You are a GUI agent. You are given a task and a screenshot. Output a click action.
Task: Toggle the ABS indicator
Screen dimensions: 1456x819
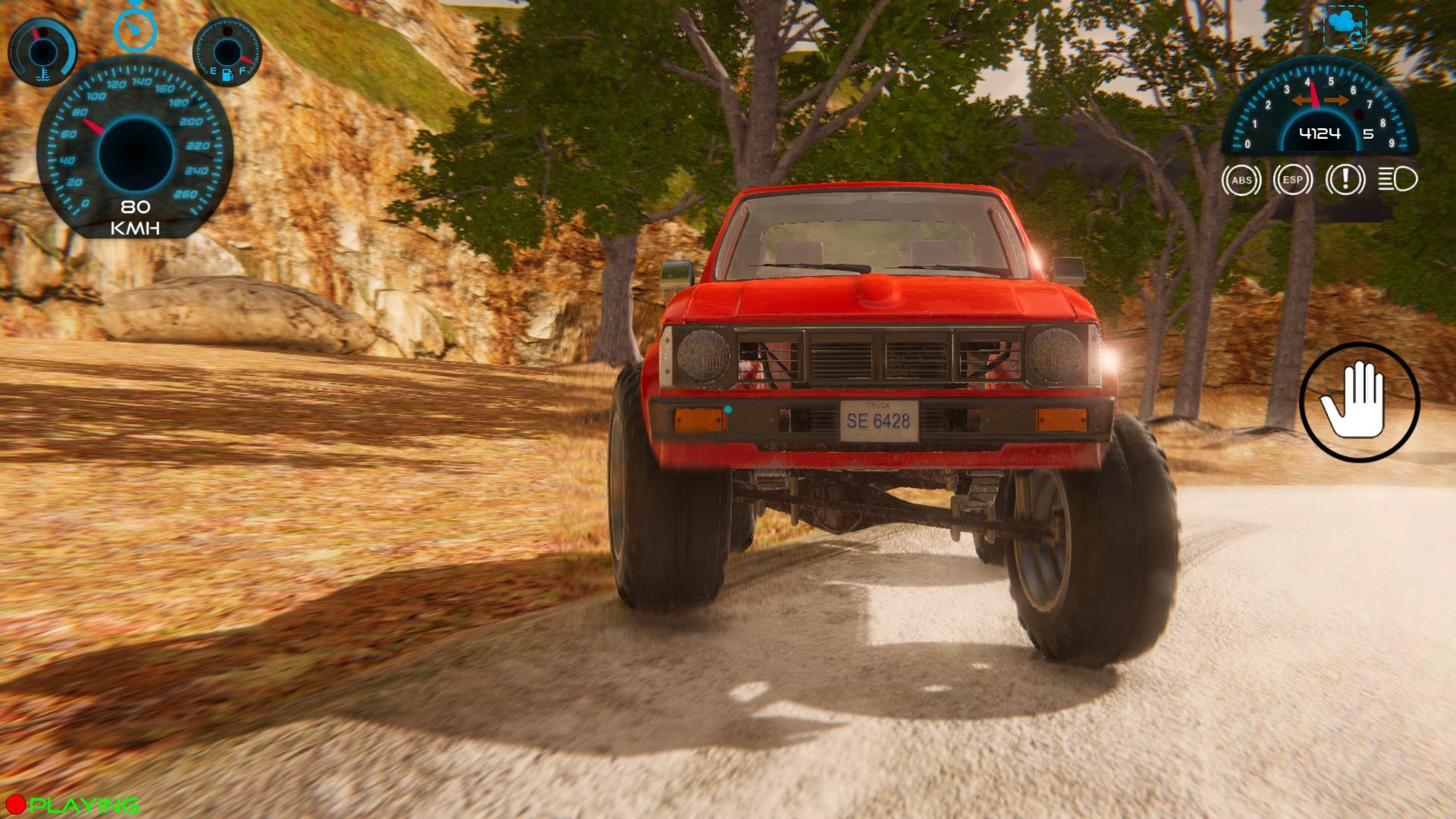click(1241, 180)
